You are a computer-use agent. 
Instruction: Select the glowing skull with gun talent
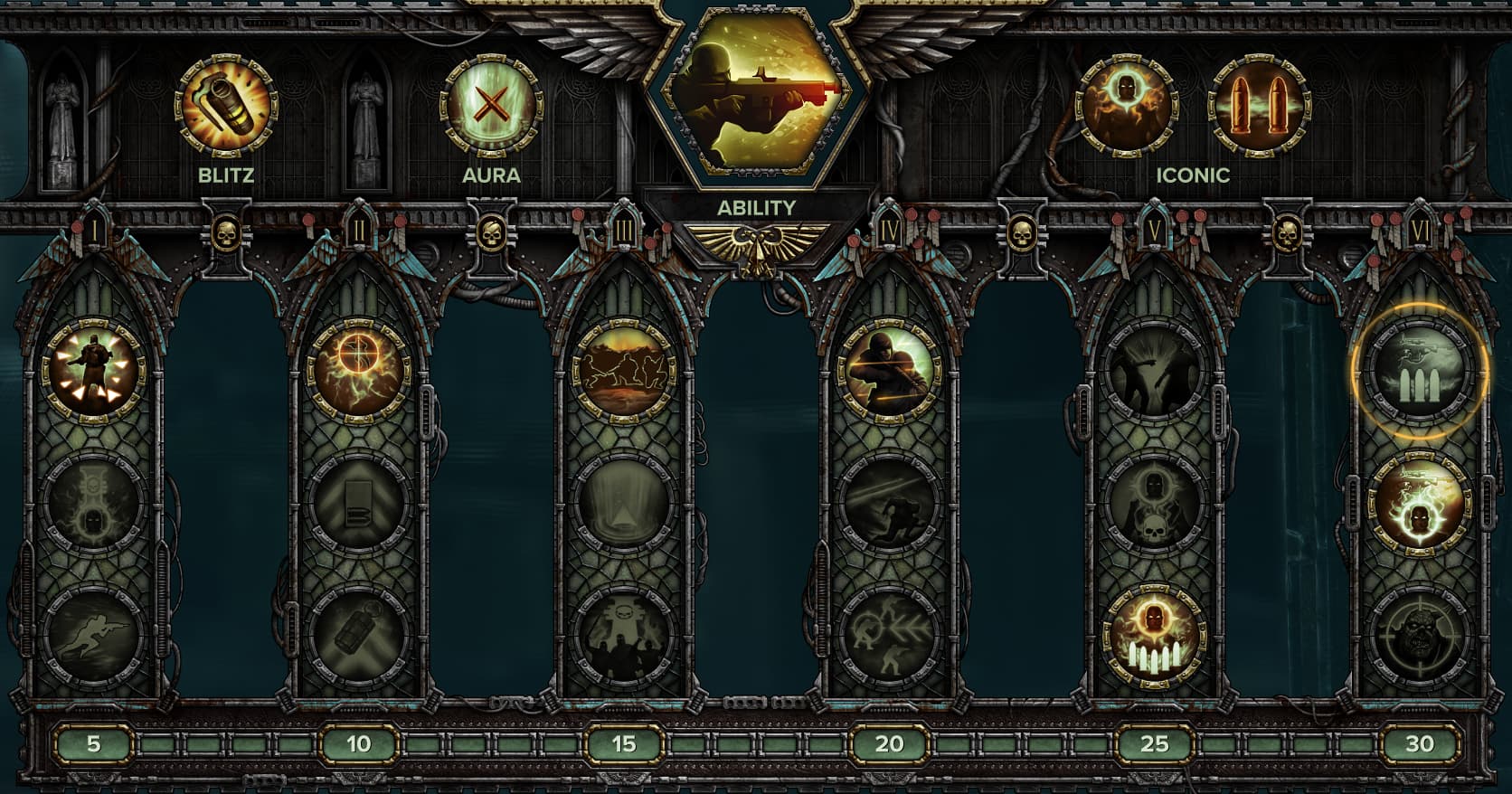[x=1419, y=503]
